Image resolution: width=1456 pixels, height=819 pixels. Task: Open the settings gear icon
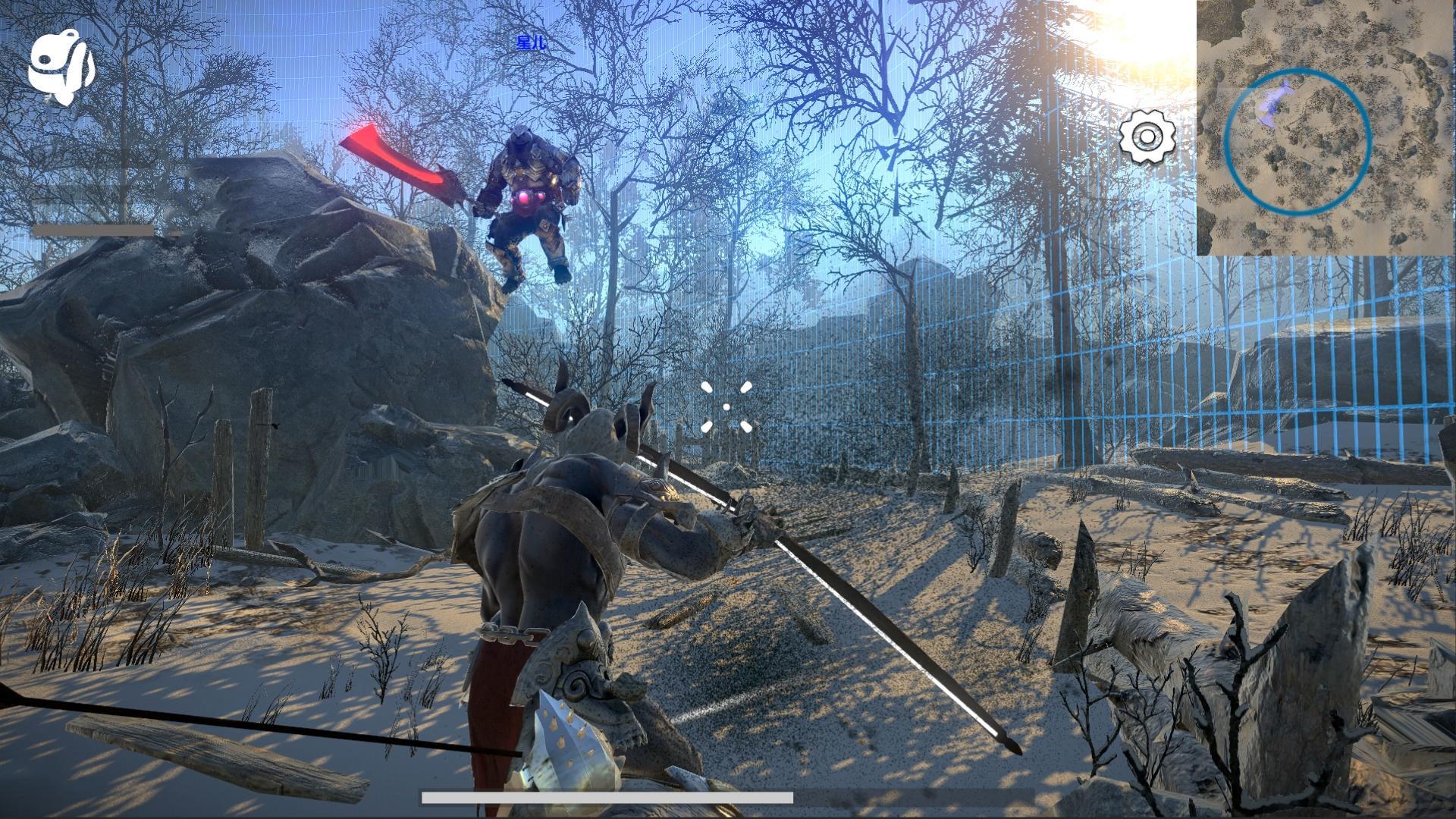pyautogui.click(x=1147, y=137)
